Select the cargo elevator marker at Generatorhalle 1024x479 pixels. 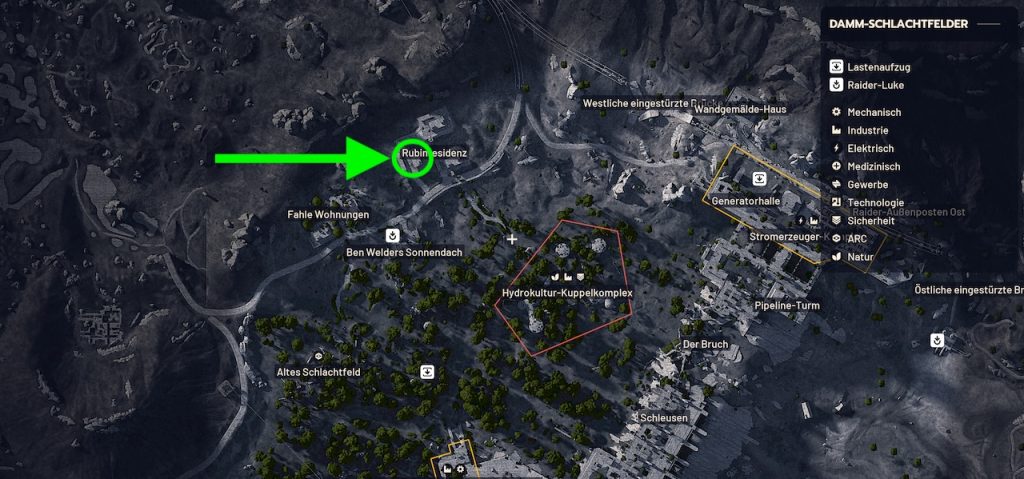click(760, 179)
